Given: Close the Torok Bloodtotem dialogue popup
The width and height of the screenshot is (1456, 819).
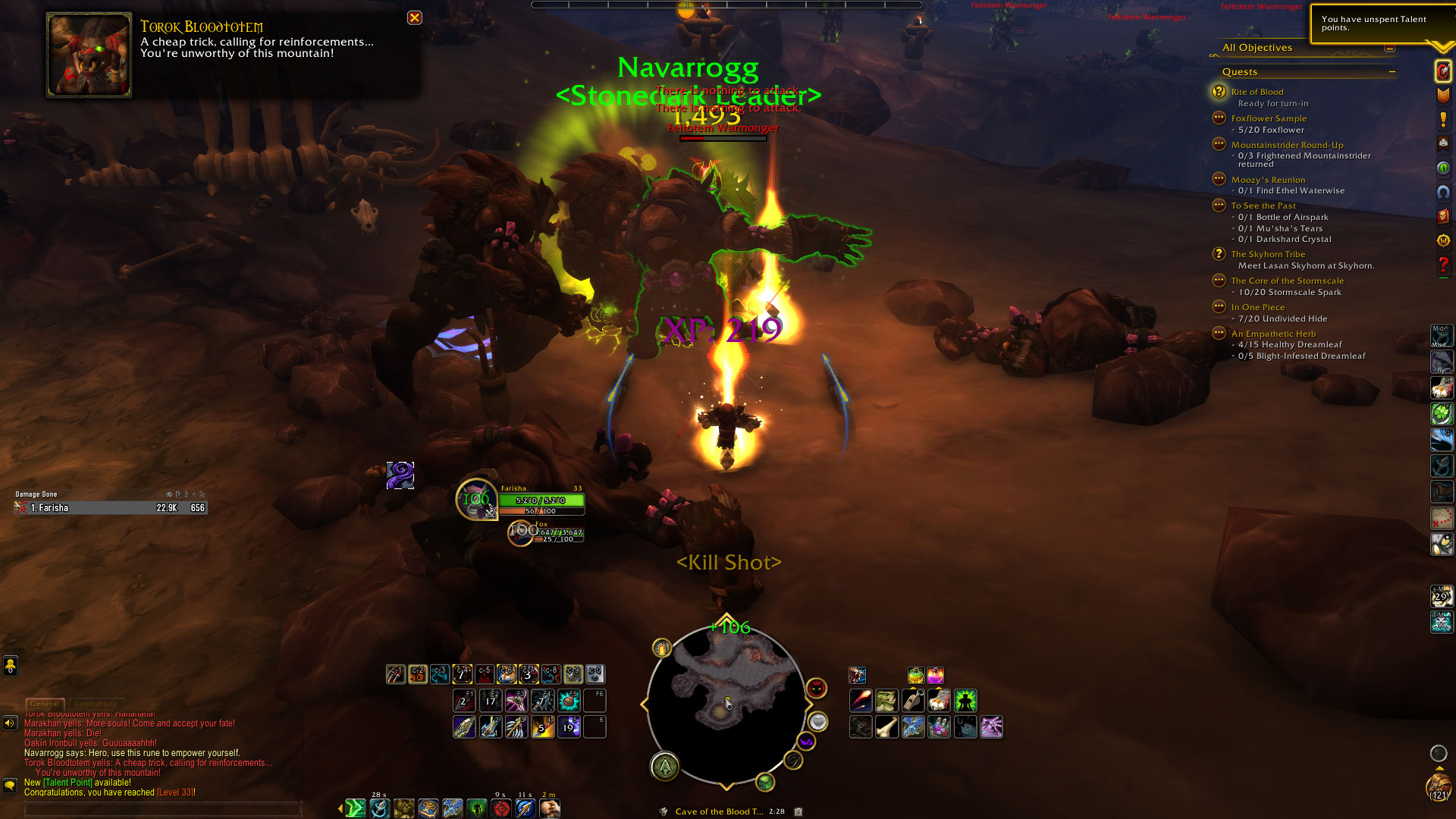Looking at the screenshot, I should click(415, 17).
